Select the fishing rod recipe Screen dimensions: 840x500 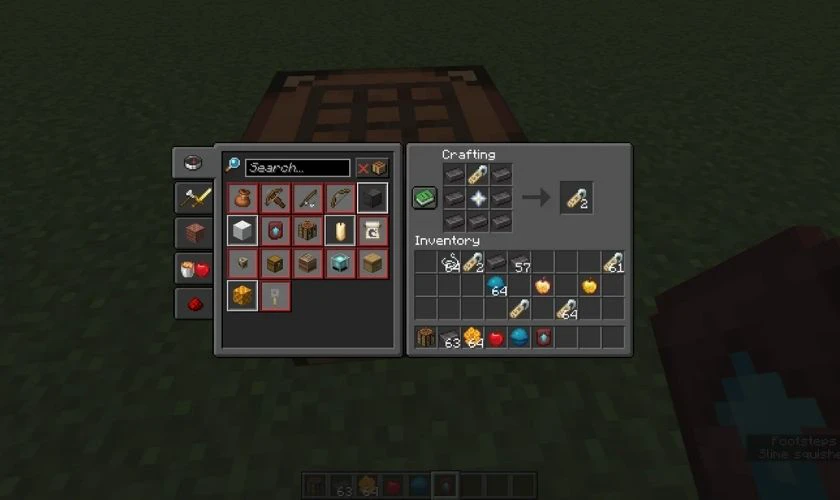pos(307,198)
